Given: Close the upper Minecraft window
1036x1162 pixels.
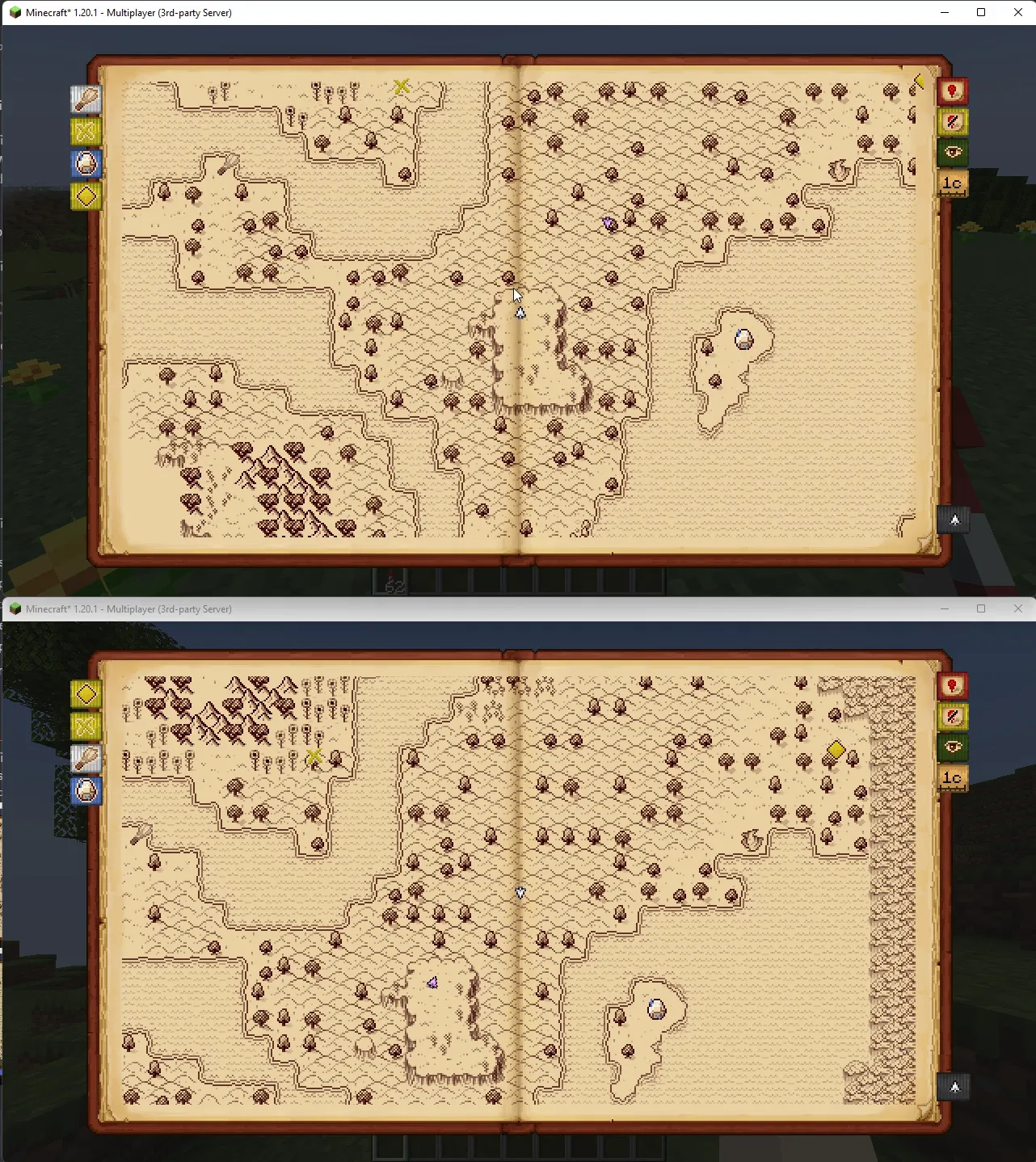Looking at the screenshot, I should (1017, 12).
